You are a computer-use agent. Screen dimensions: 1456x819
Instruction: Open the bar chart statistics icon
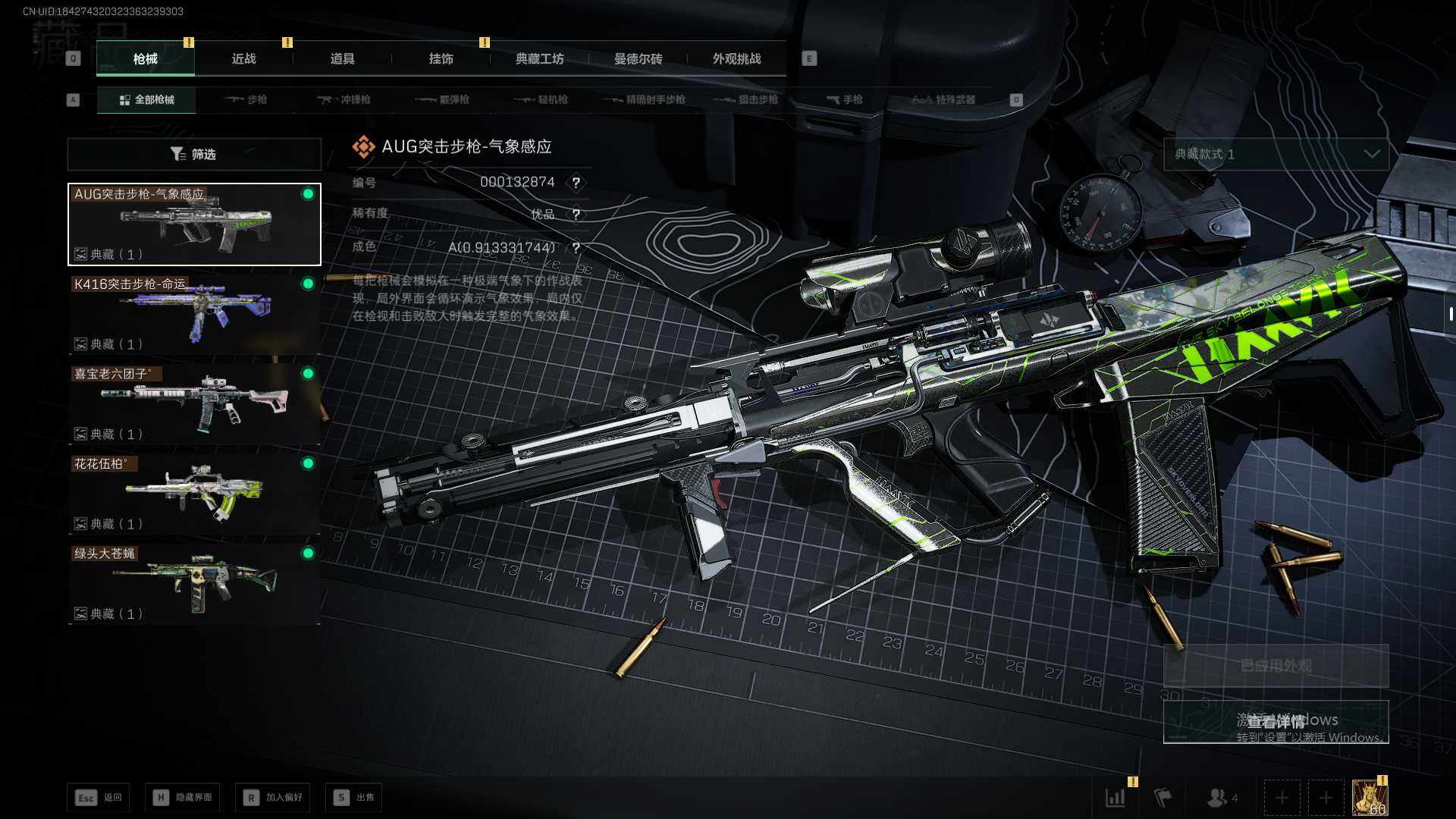1116,798
